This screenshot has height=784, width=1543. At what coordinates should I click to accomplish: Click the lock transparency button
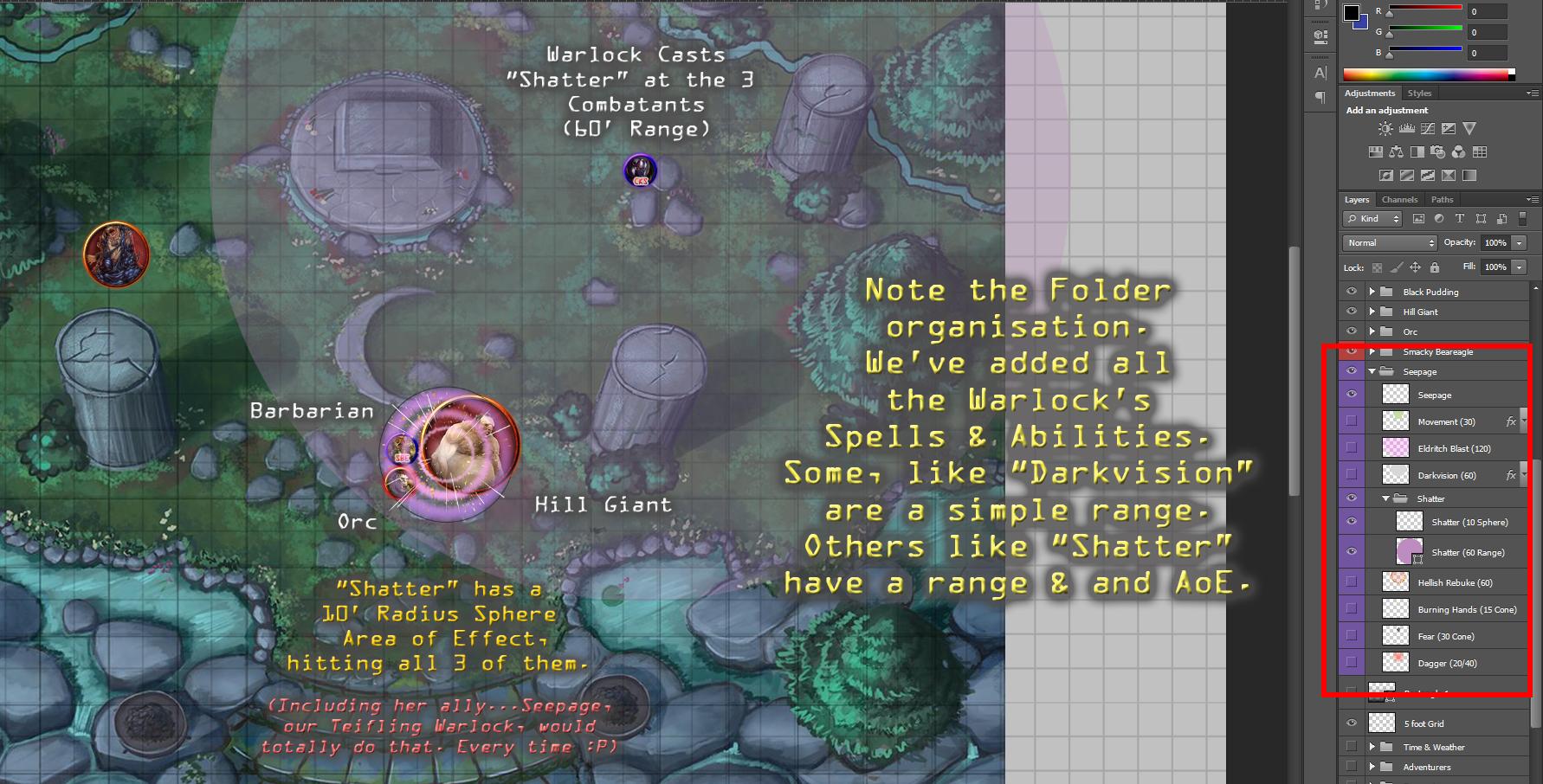pos(1377,267)
